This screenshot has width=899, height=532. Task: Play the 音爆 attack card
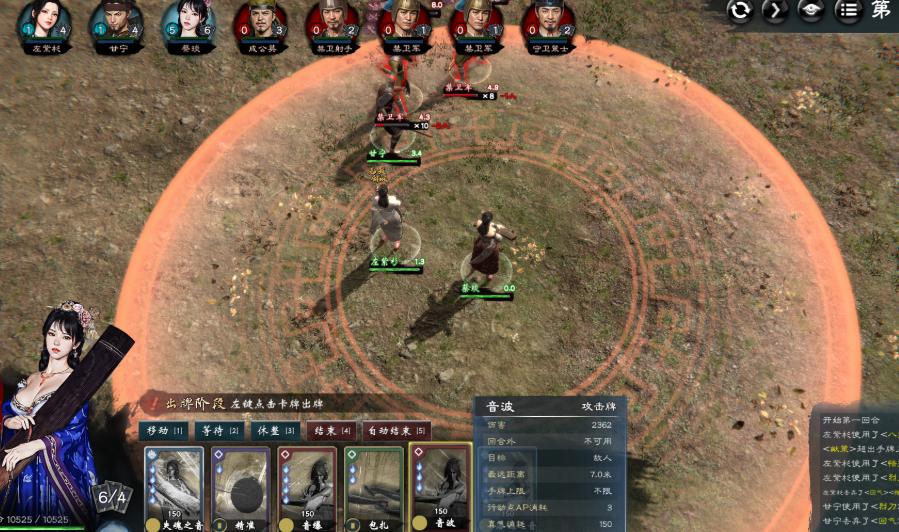pos(305,488)
